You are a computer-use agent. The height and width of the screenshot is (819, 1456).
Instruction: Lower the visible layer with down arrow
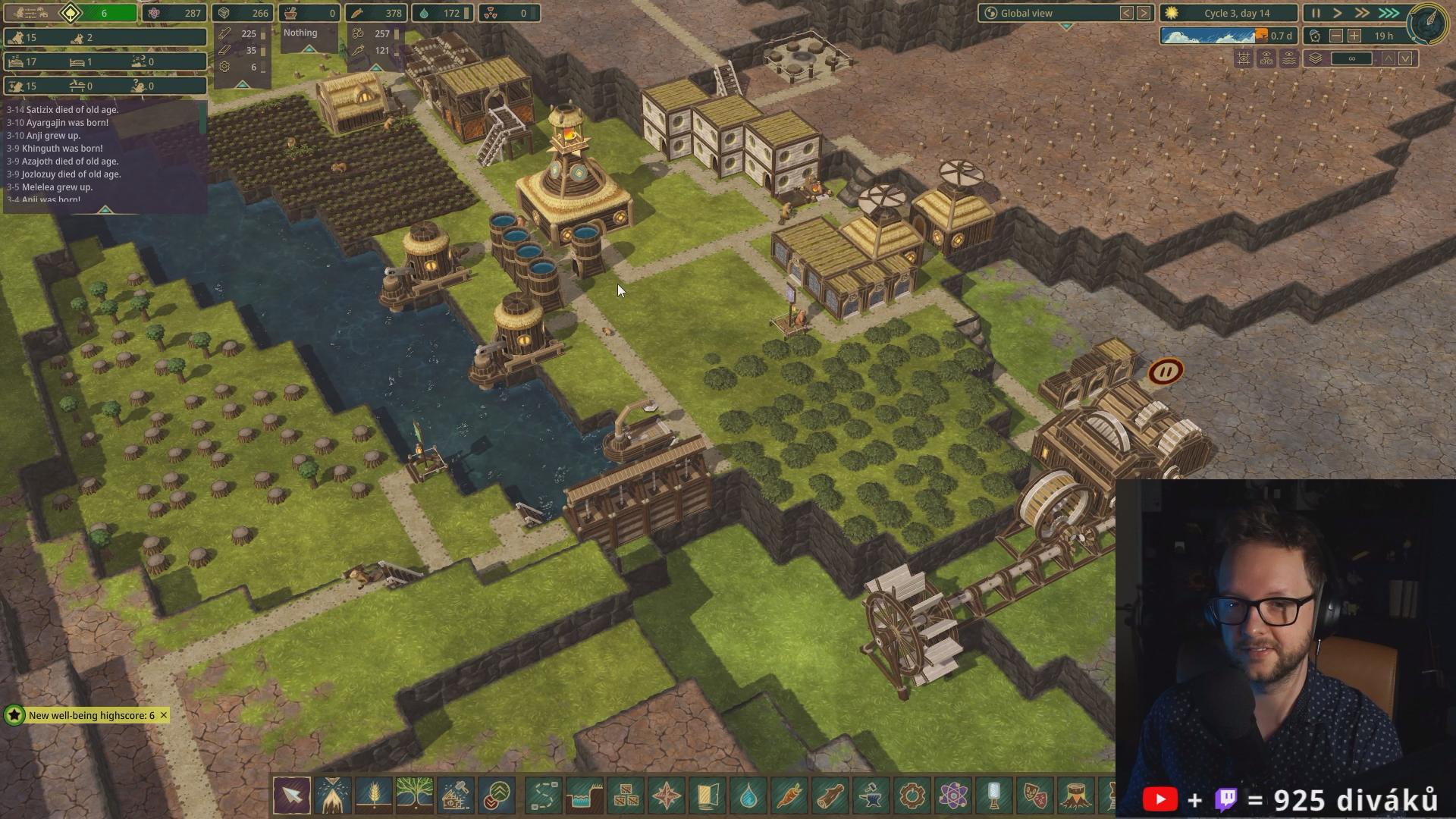tap(1406, 58)
